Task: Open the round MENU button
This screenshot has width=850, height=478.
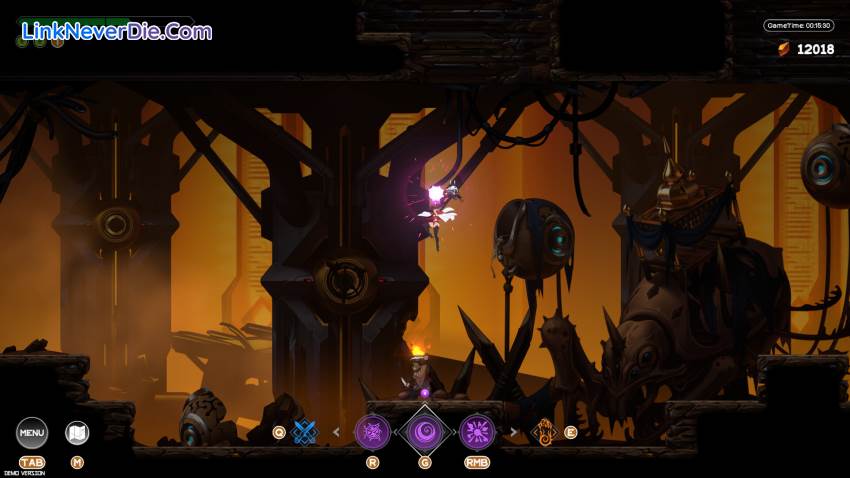Action: [x=32, y=433]
